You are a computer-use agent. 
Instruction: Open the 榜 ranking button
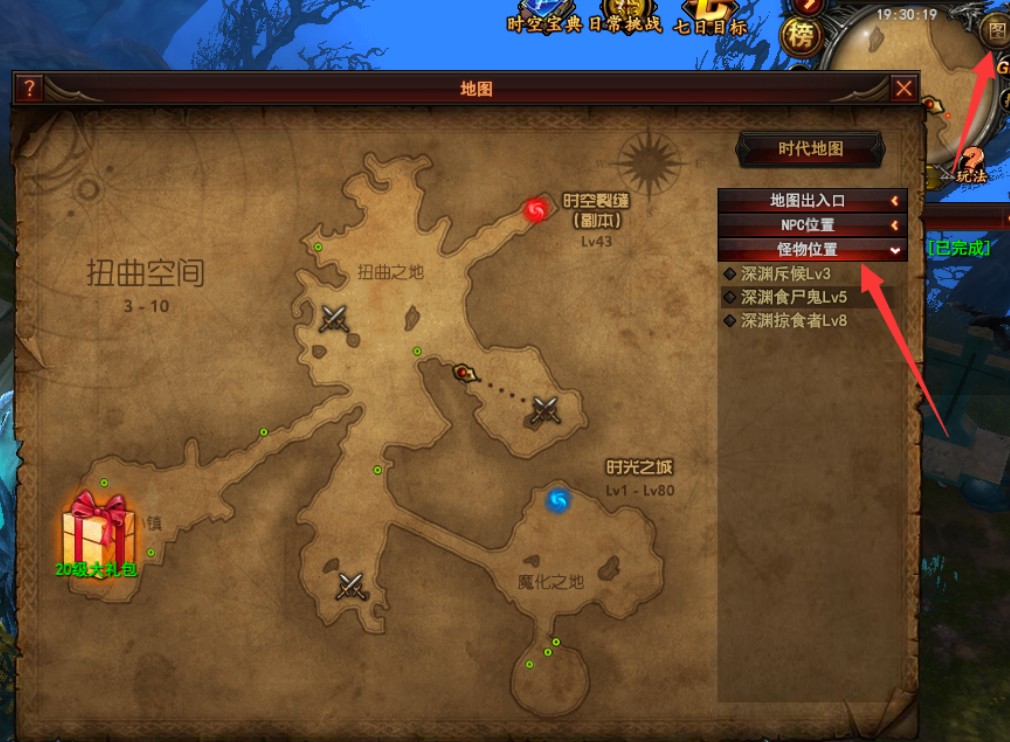800,37
